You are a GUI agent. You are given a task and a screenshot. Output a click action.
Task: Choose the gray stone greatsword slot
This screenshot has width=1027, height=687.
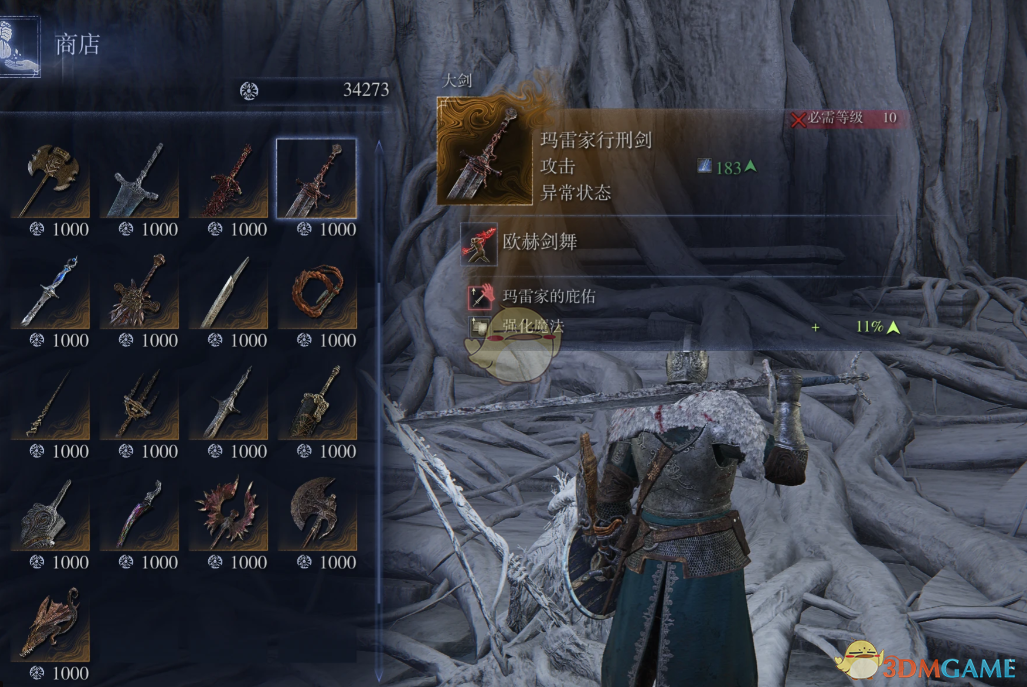click(139, 180)
